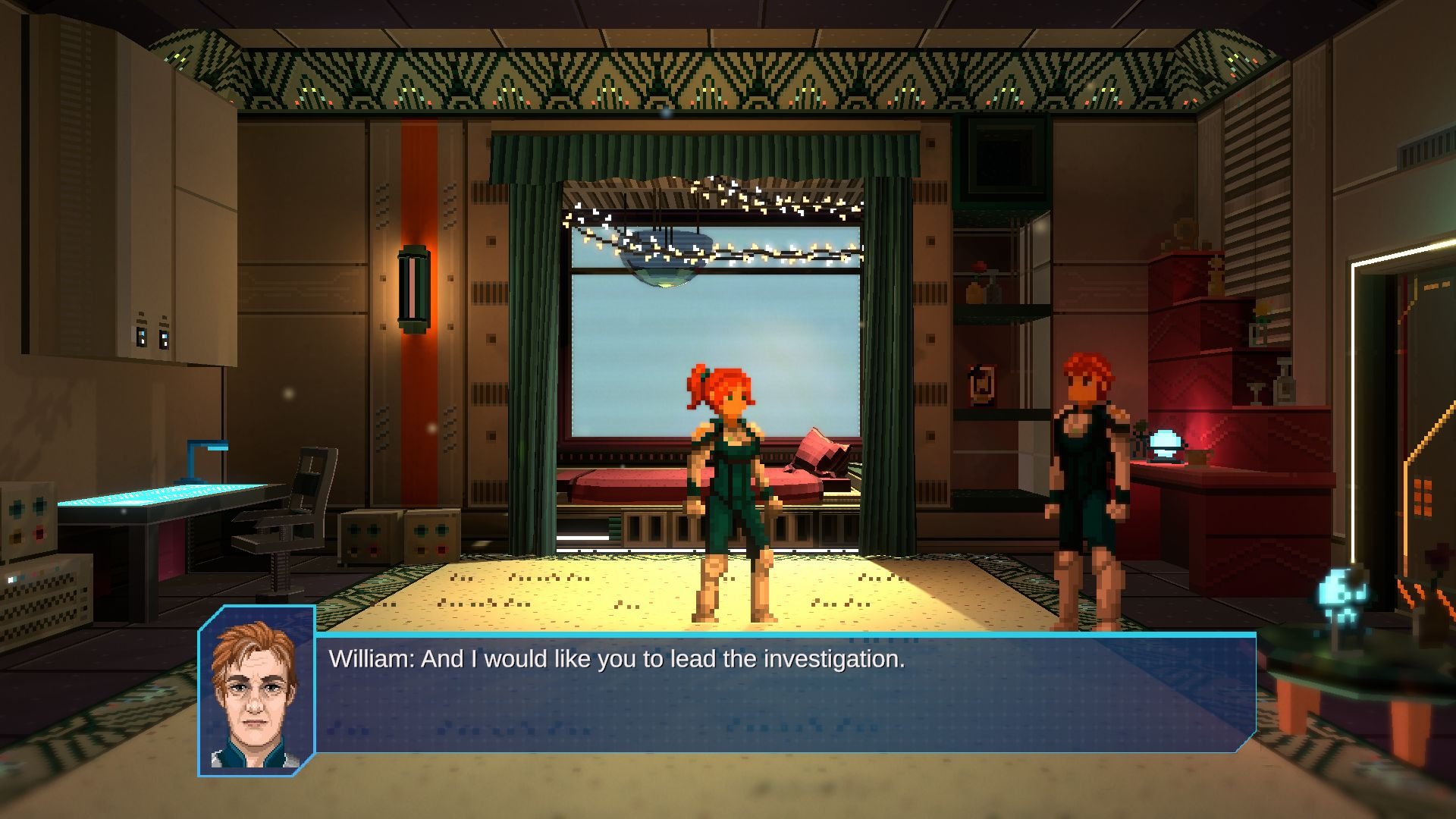Screen dimensions: 1456x819
Task: Advance William's dialogue text box
Action: 785,693
